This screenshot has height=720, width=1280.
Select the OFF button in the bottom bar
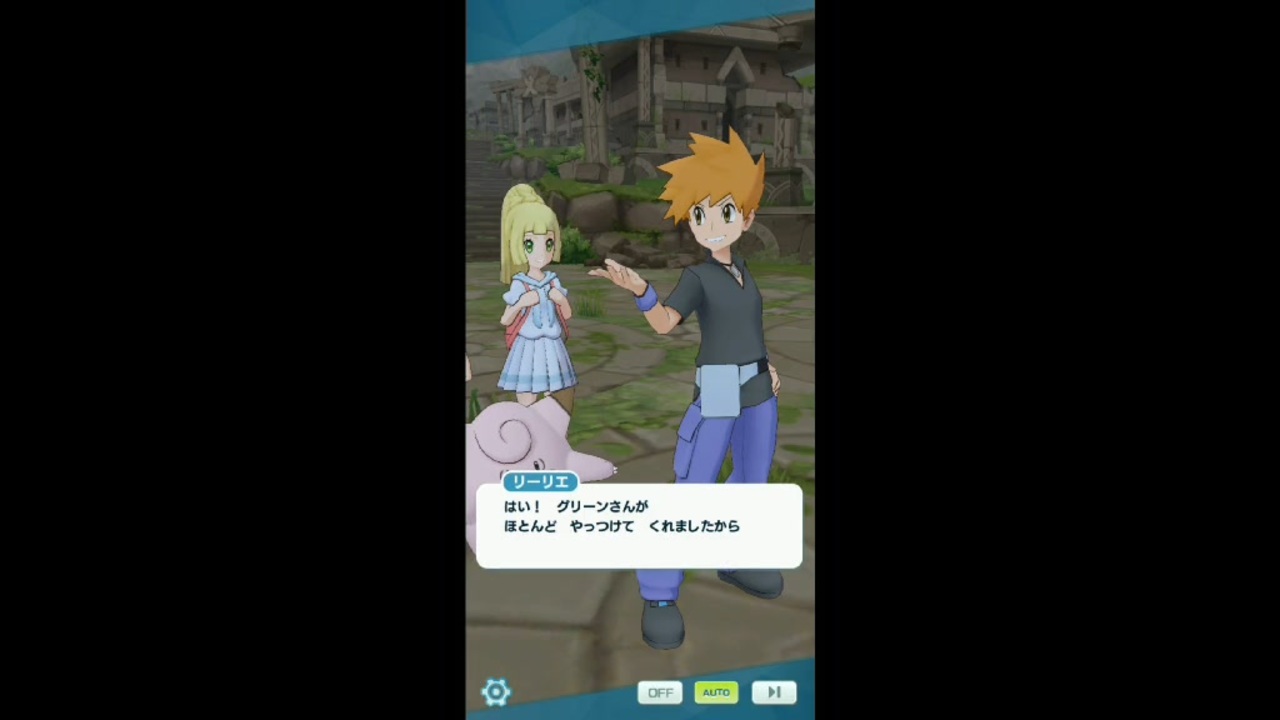[x=660, y=691]
